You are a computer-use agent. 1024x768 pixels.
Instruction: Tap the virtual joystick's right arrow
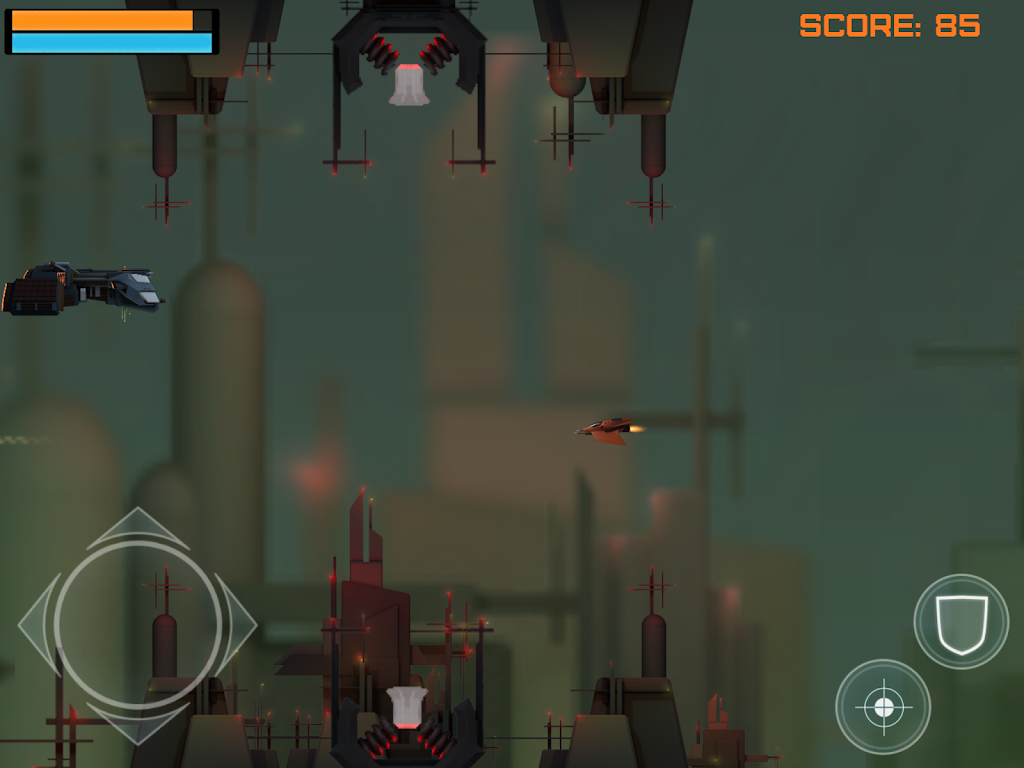click(x=238, y=624)
